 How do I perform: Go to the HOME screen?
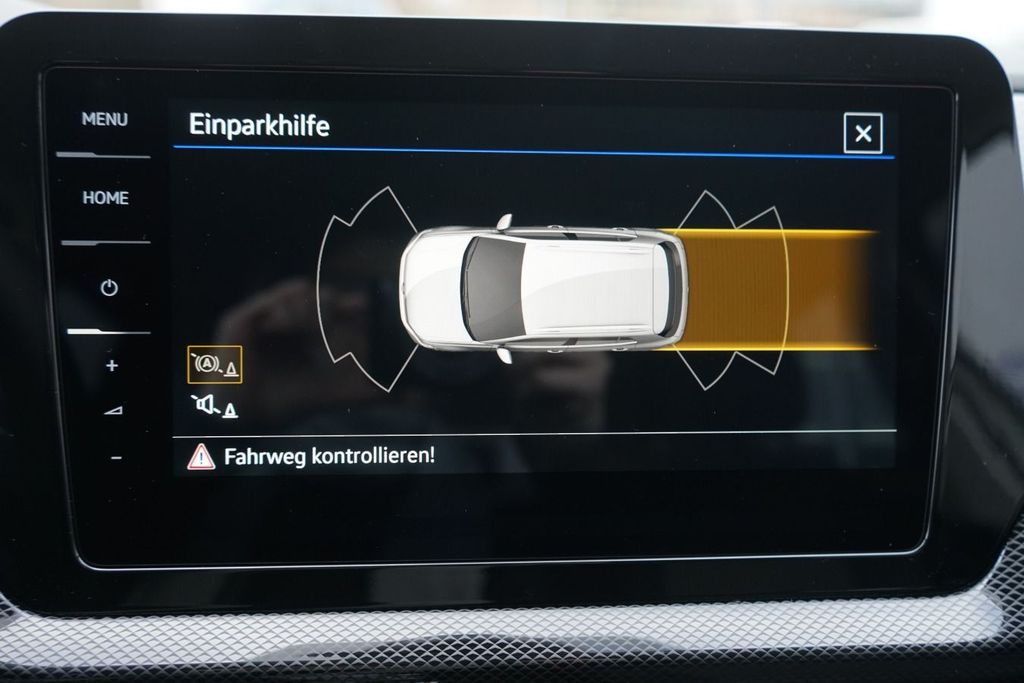tap(105, 198)
